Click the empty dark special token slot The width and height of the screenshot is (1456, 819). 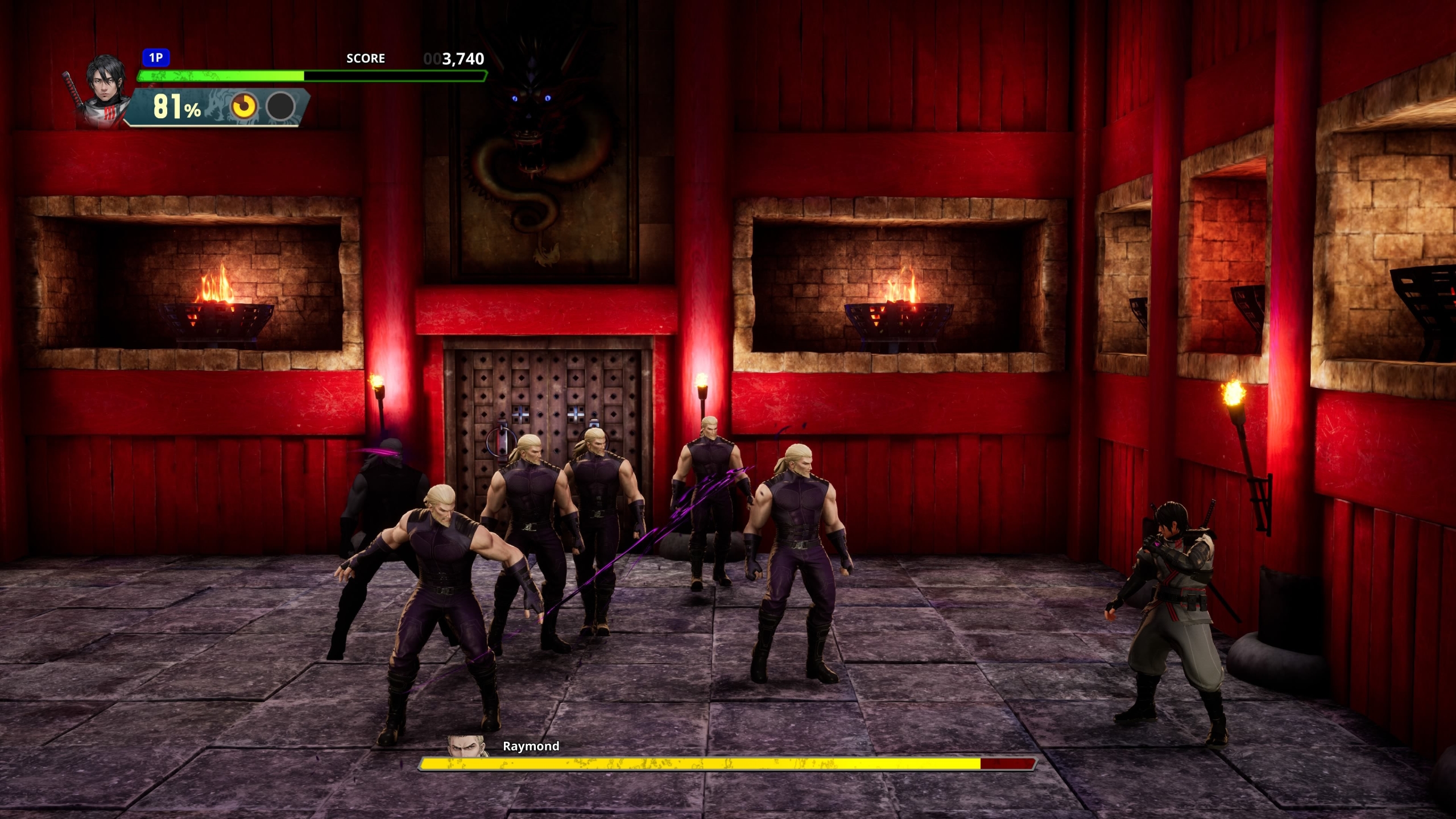[281, 106]
